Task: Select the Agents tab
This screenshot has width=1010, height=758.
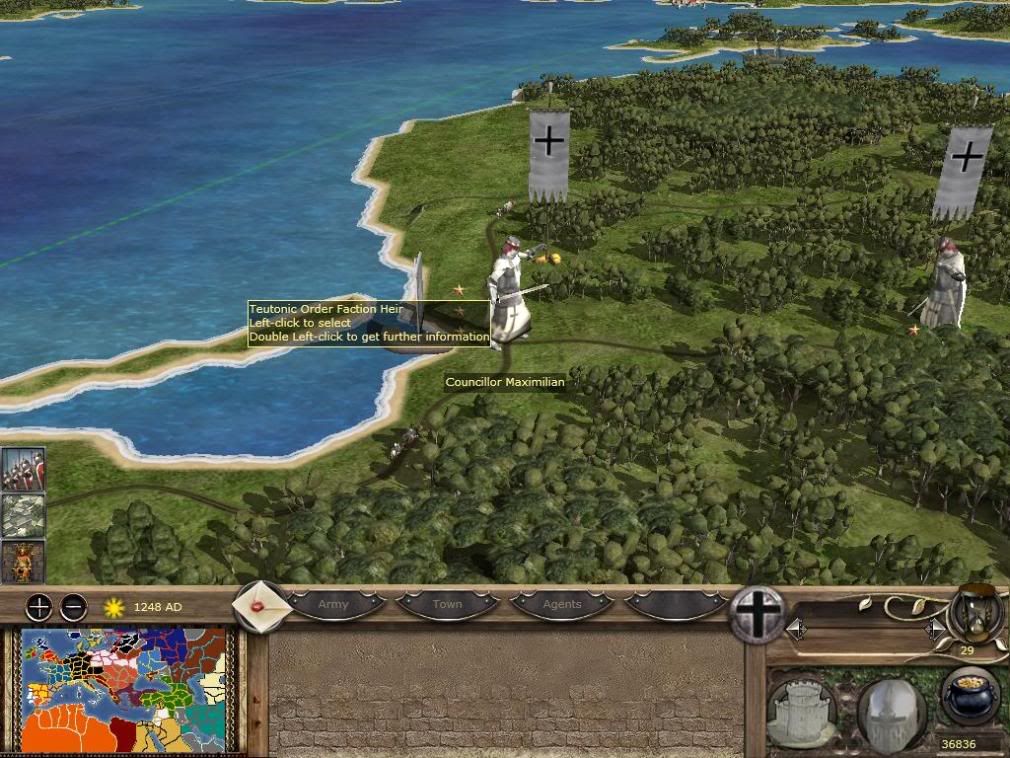Action: tap(562, 605)
